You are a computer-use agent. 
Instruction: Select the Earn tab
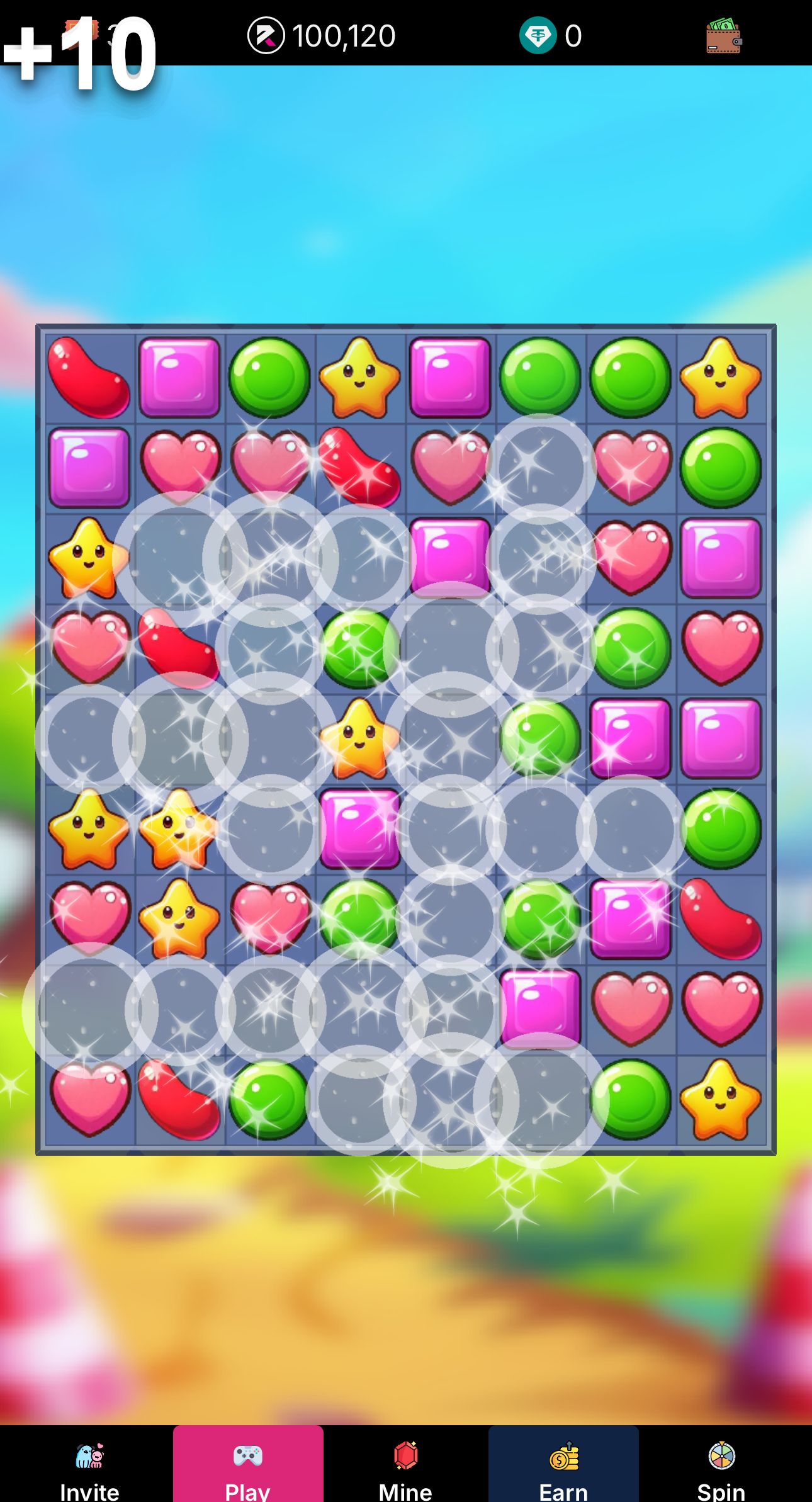[x=565, y=1473]
